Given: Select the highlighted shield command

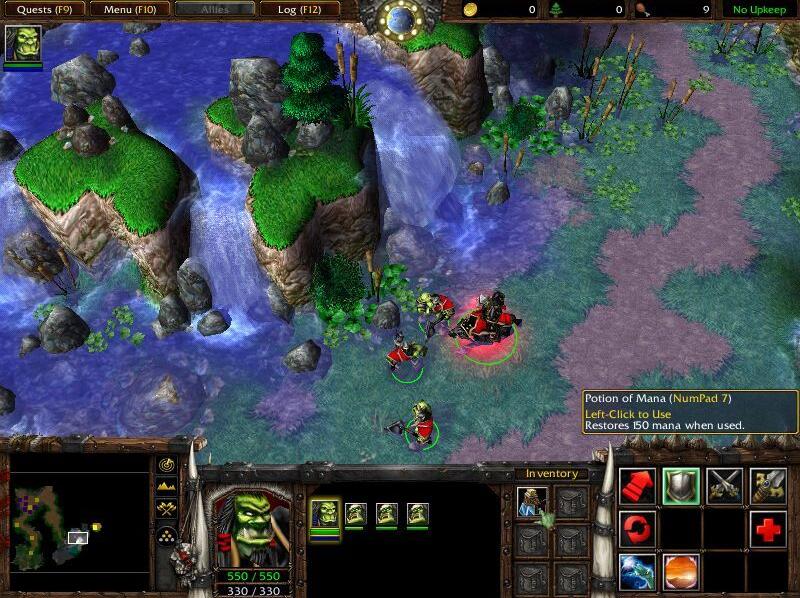Looking at the screenshot, I should (681, 486).
